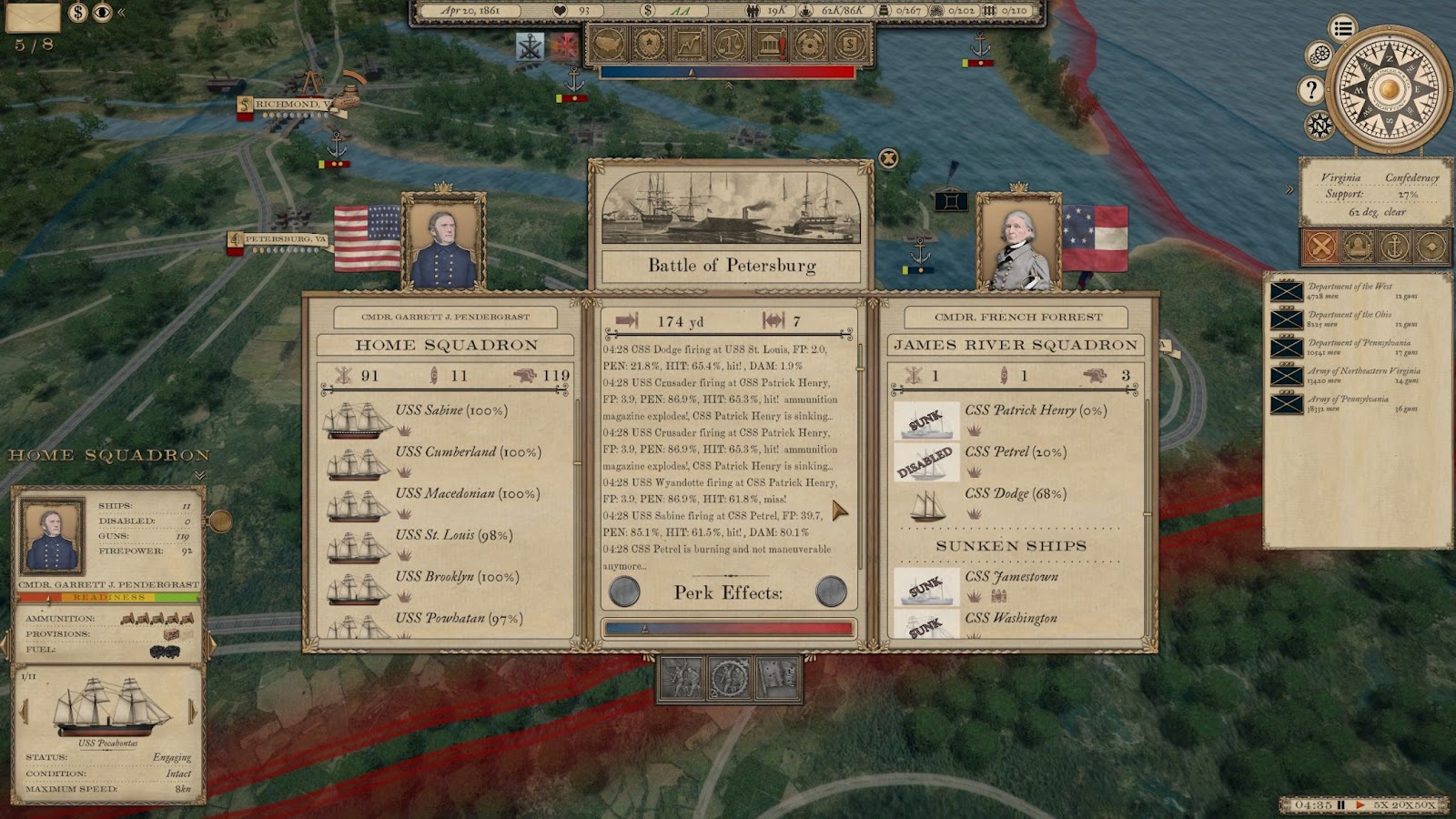Pause the game clock
The height and width of the screenshot is (819, 1456).
click(x=1340, y=805)
